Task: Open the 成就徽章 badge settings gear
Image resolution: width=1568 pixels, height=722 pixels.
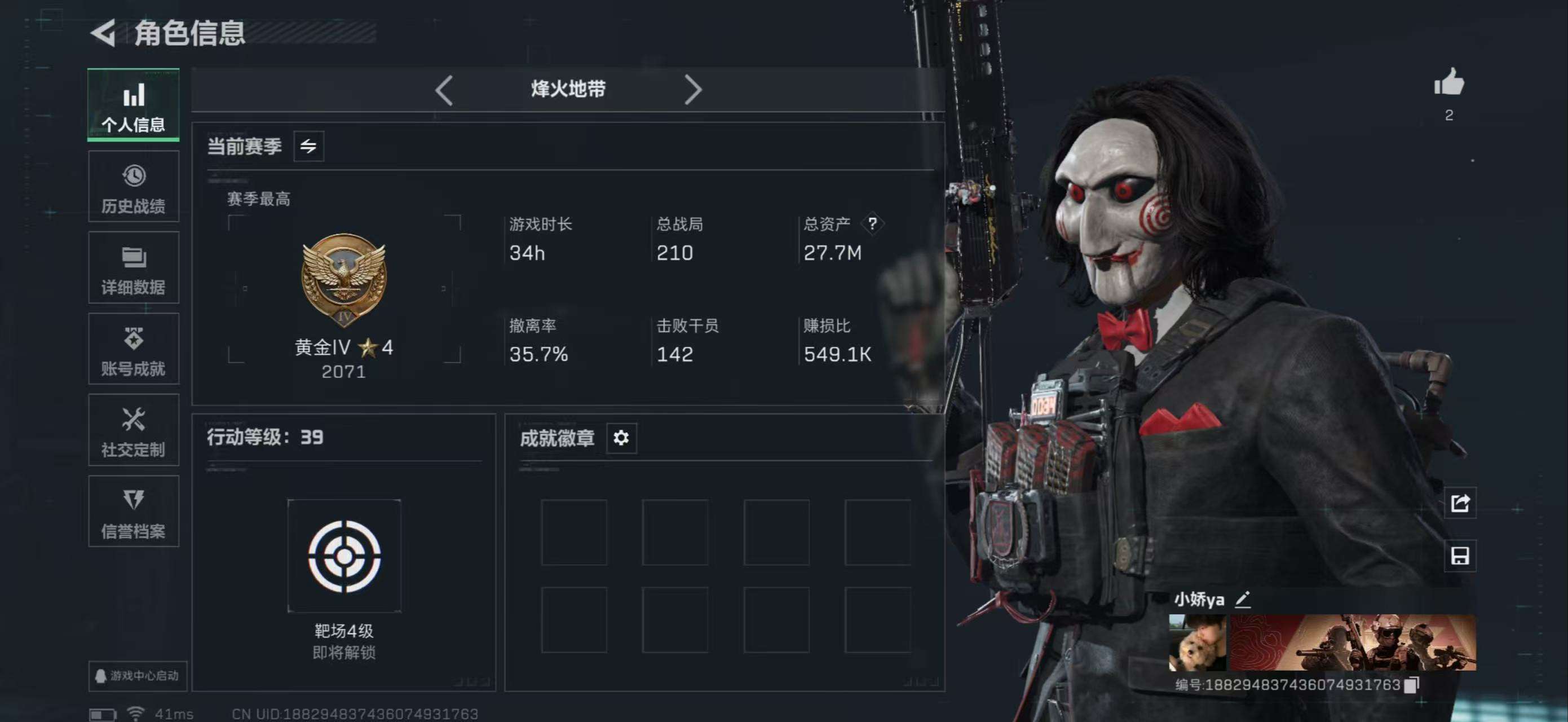Action: (x=621, y=438)
